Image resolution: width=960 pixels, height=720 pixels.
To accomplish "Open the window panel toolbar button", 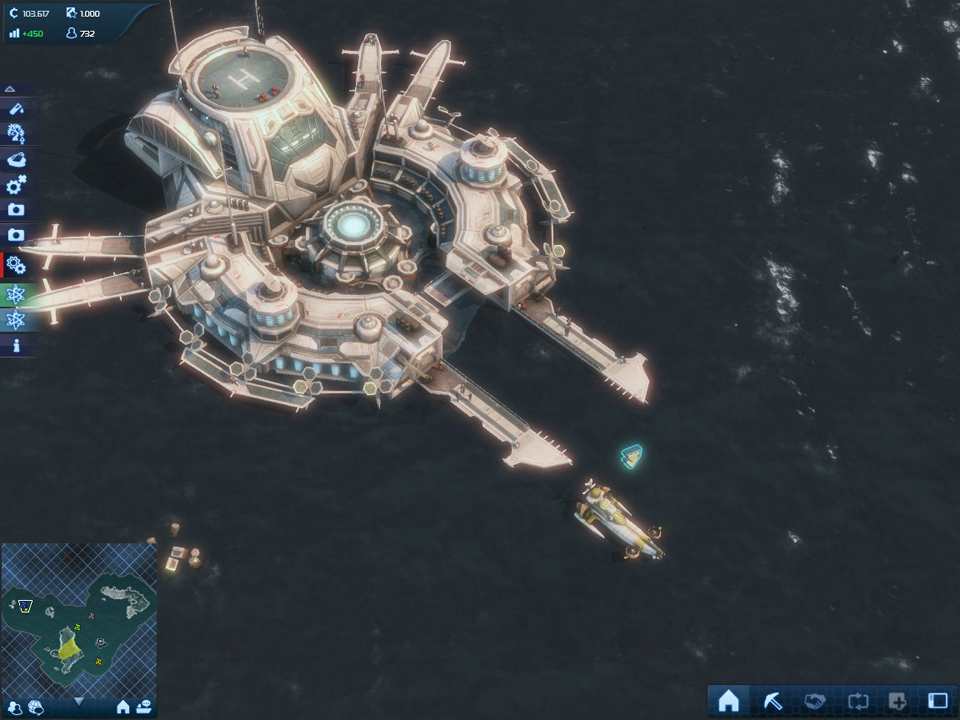I will click(937, 701).
